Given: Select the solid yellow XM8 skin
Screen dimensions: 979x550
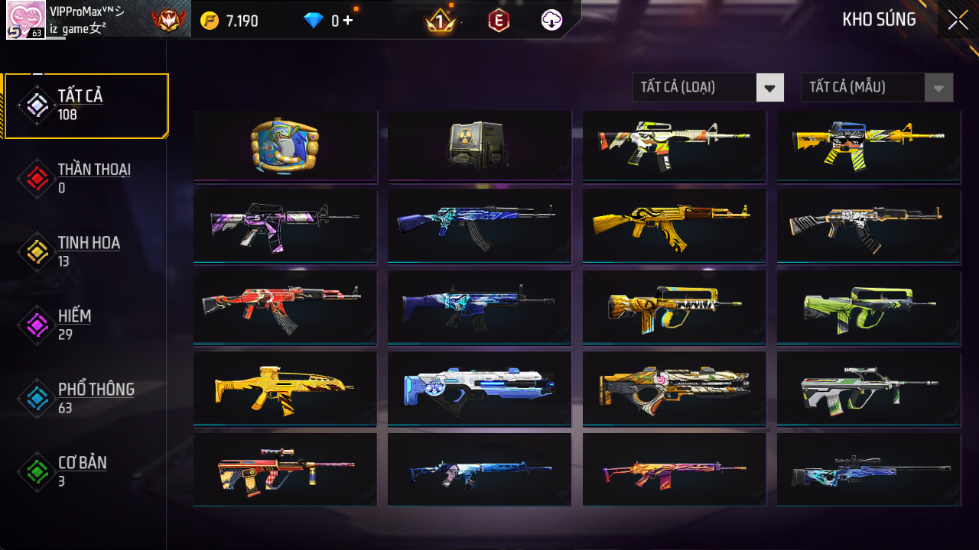Looking at the screenshot, I should 284,387.
